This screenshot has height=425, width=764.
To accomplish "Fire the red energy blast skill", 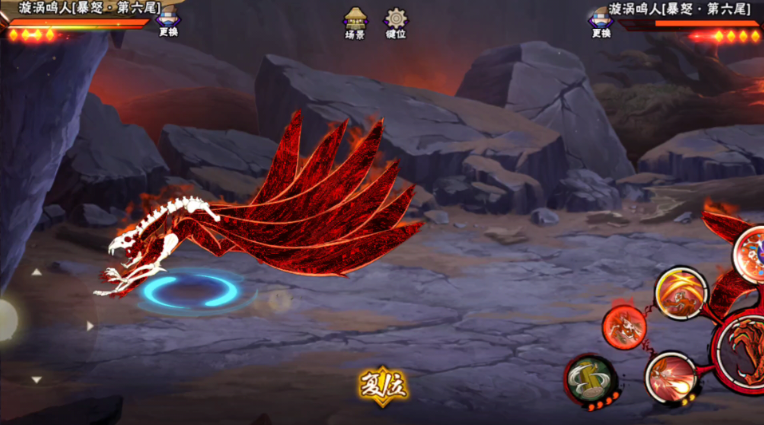I will 670,377.
